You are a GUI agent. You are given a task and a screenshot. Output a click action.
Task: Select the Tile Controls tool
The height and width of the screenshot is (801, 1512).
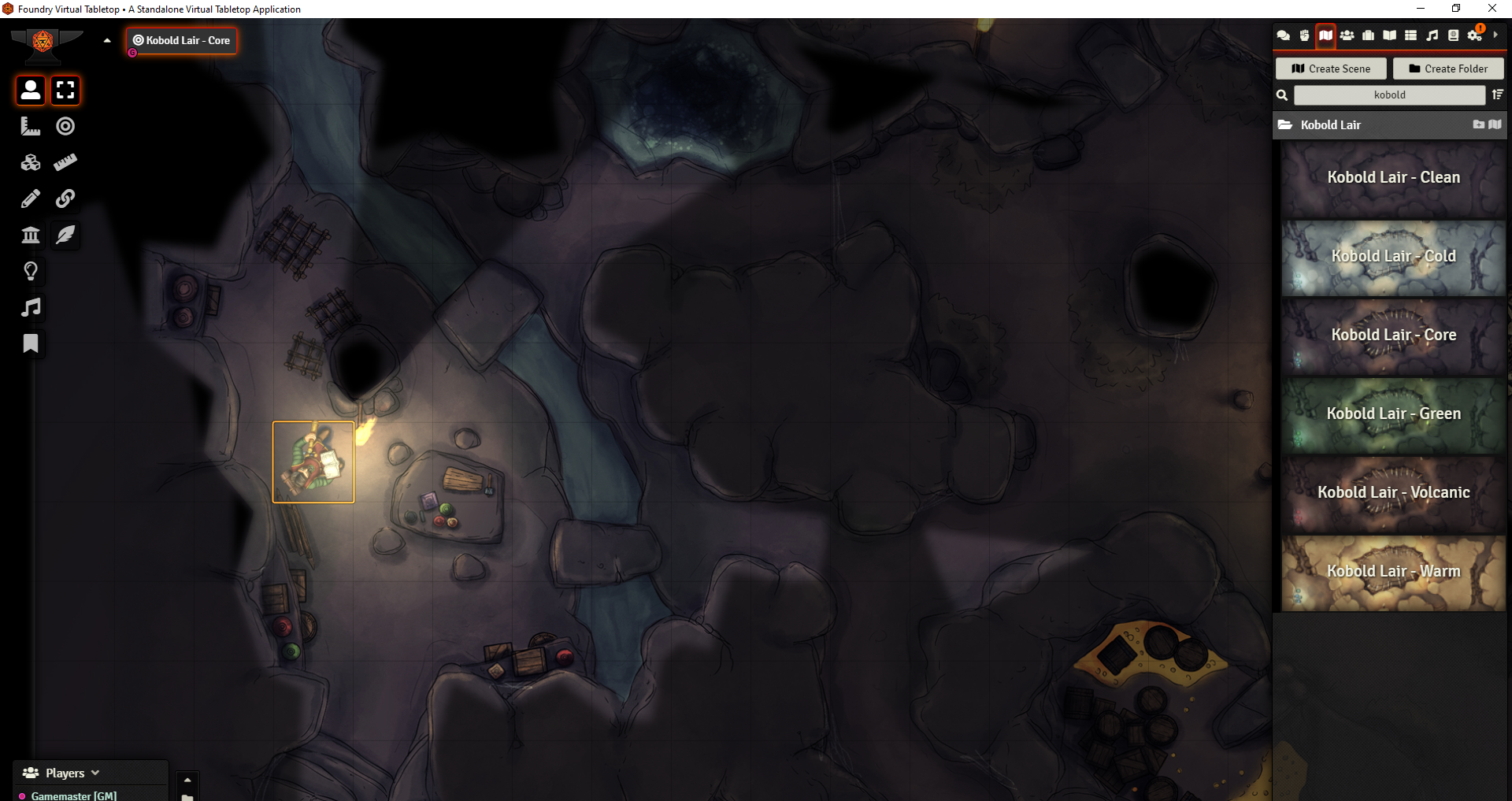[30, 162]
